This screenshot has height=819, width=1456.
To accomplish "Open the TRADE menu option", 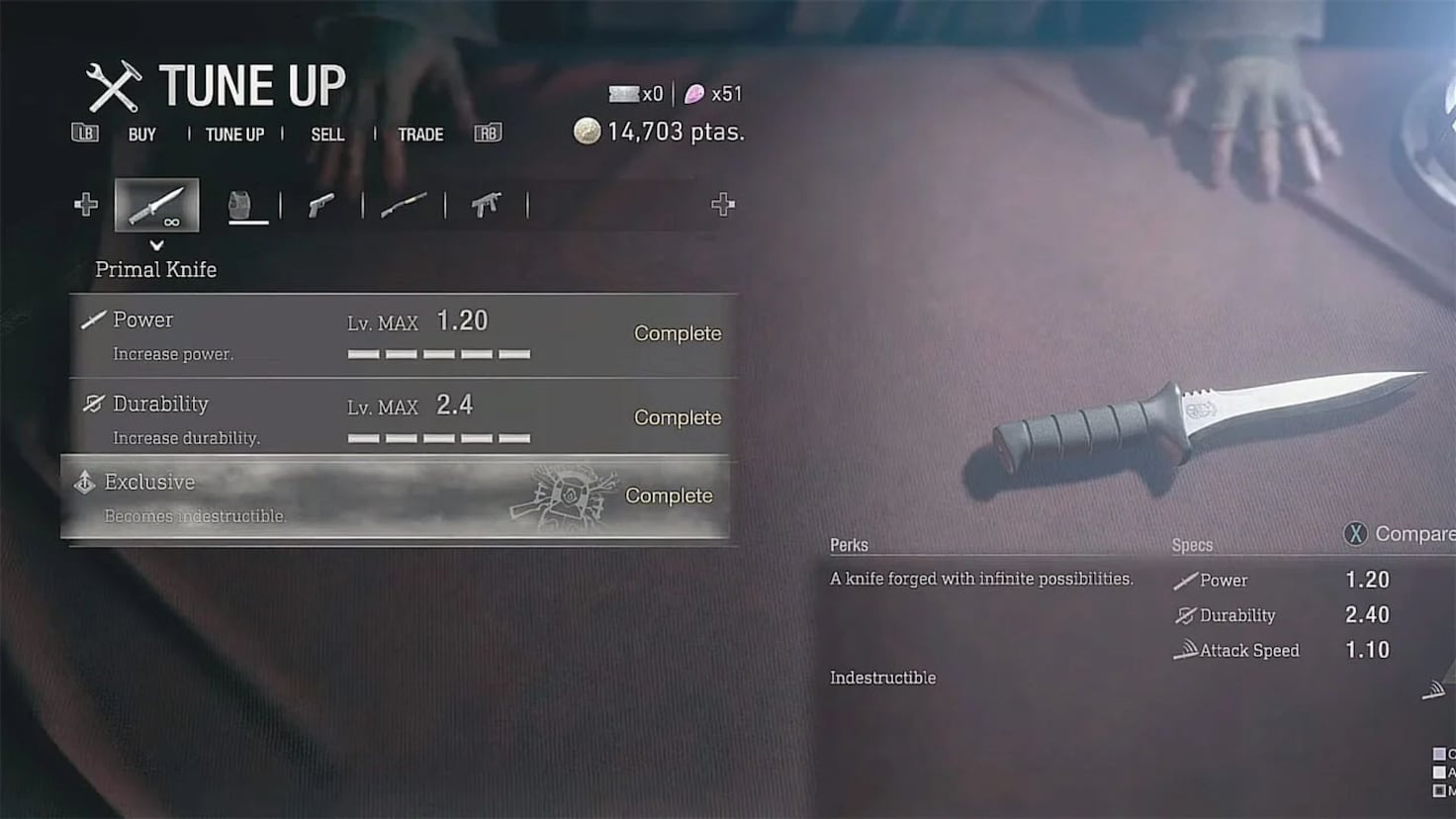I will coord(420,134).
